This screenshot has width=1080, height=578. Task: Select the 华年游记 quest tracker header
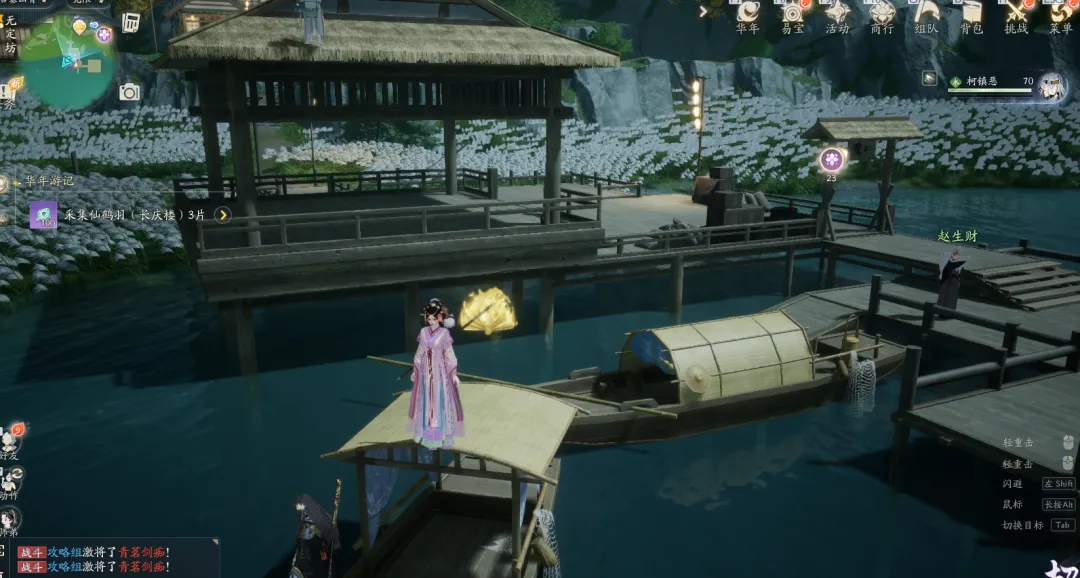pyautogui.click(x=50, y=182)
